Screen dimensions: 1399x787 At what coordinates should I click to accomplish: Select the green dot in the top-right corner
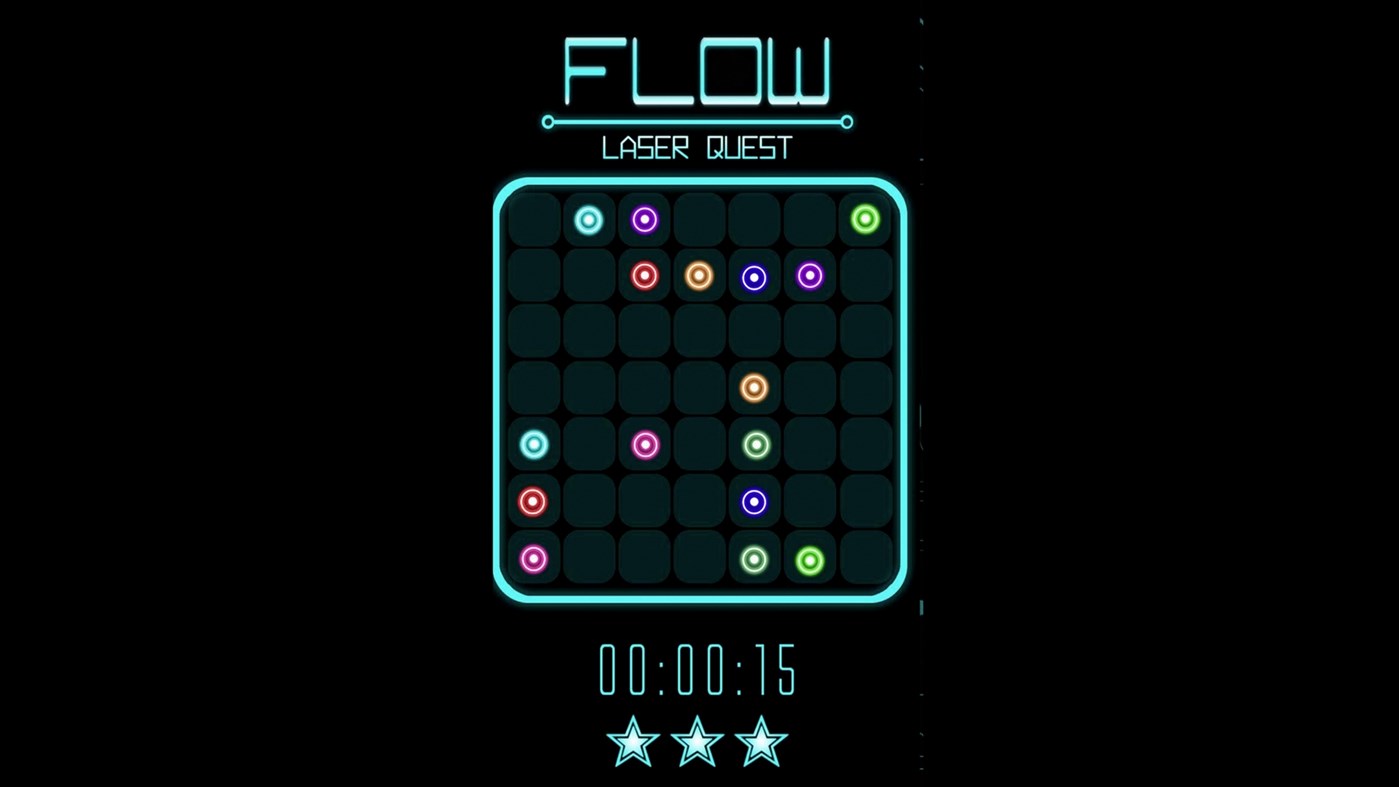pos(864,219)
